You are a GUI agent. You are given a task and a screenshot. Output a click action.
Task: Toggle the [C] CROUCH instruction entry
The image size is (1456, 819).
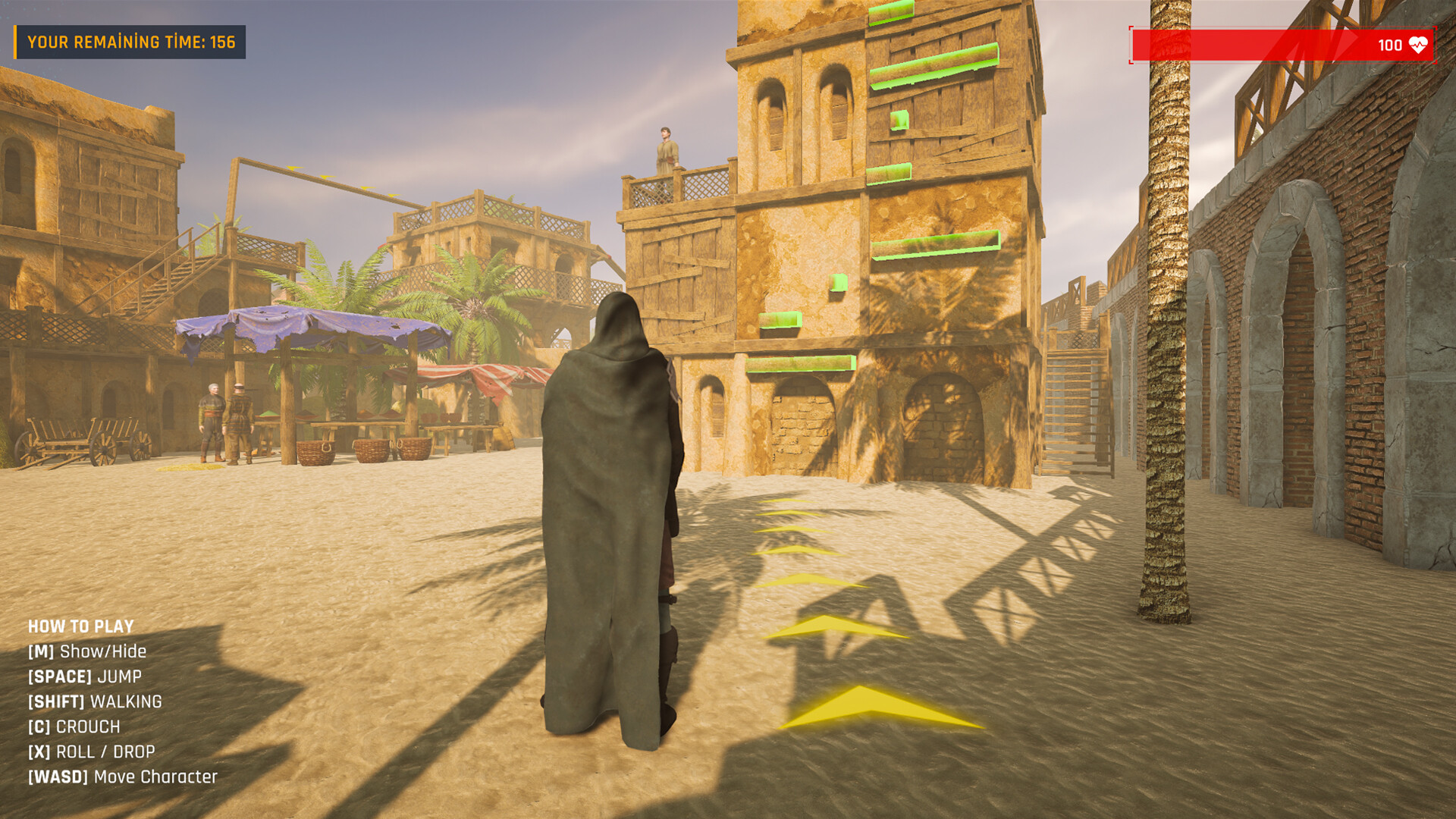pos(74,726)
